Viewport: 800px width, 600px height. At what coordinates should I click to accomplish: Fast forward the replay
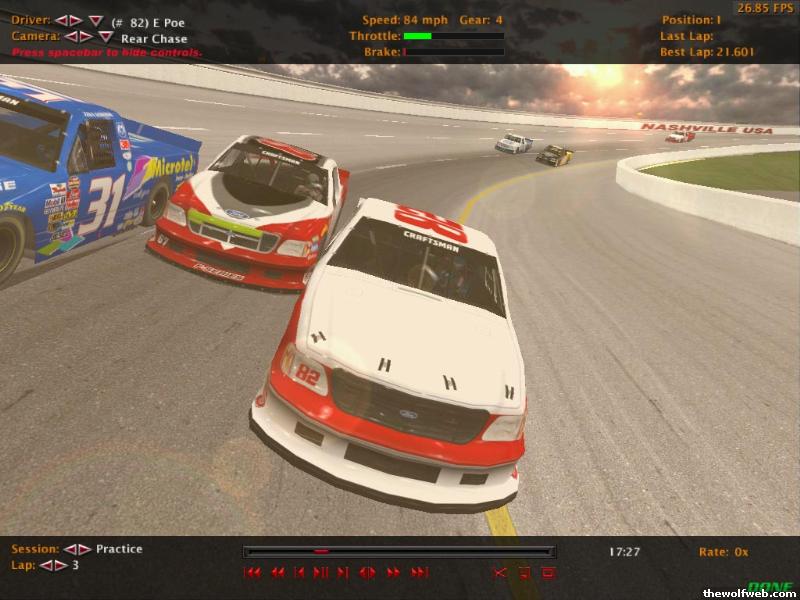click(x=393, y=573)
